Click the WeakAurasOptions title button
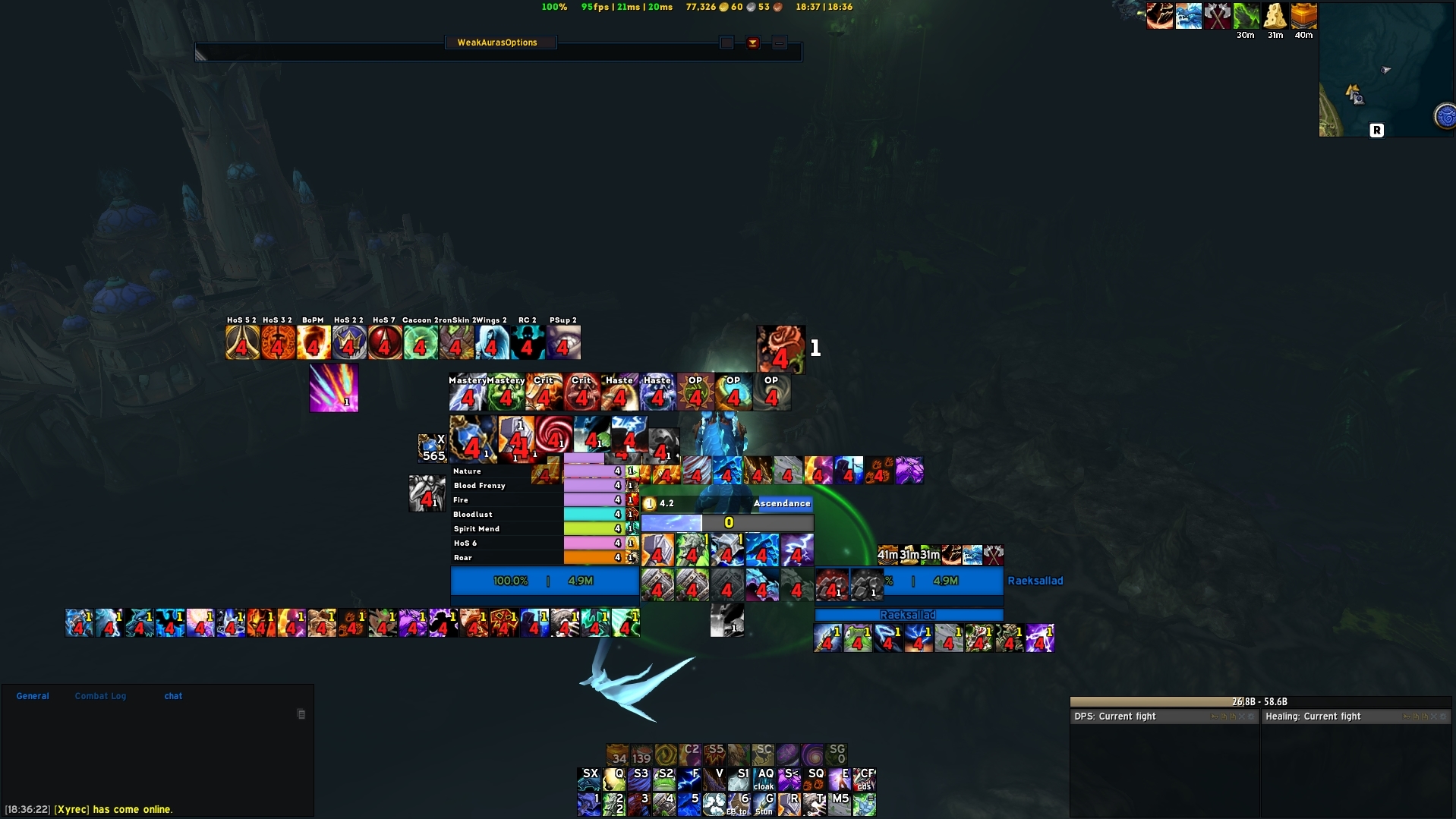The height and width of the screenshot is (819, 1456). (x=500, y=42)
